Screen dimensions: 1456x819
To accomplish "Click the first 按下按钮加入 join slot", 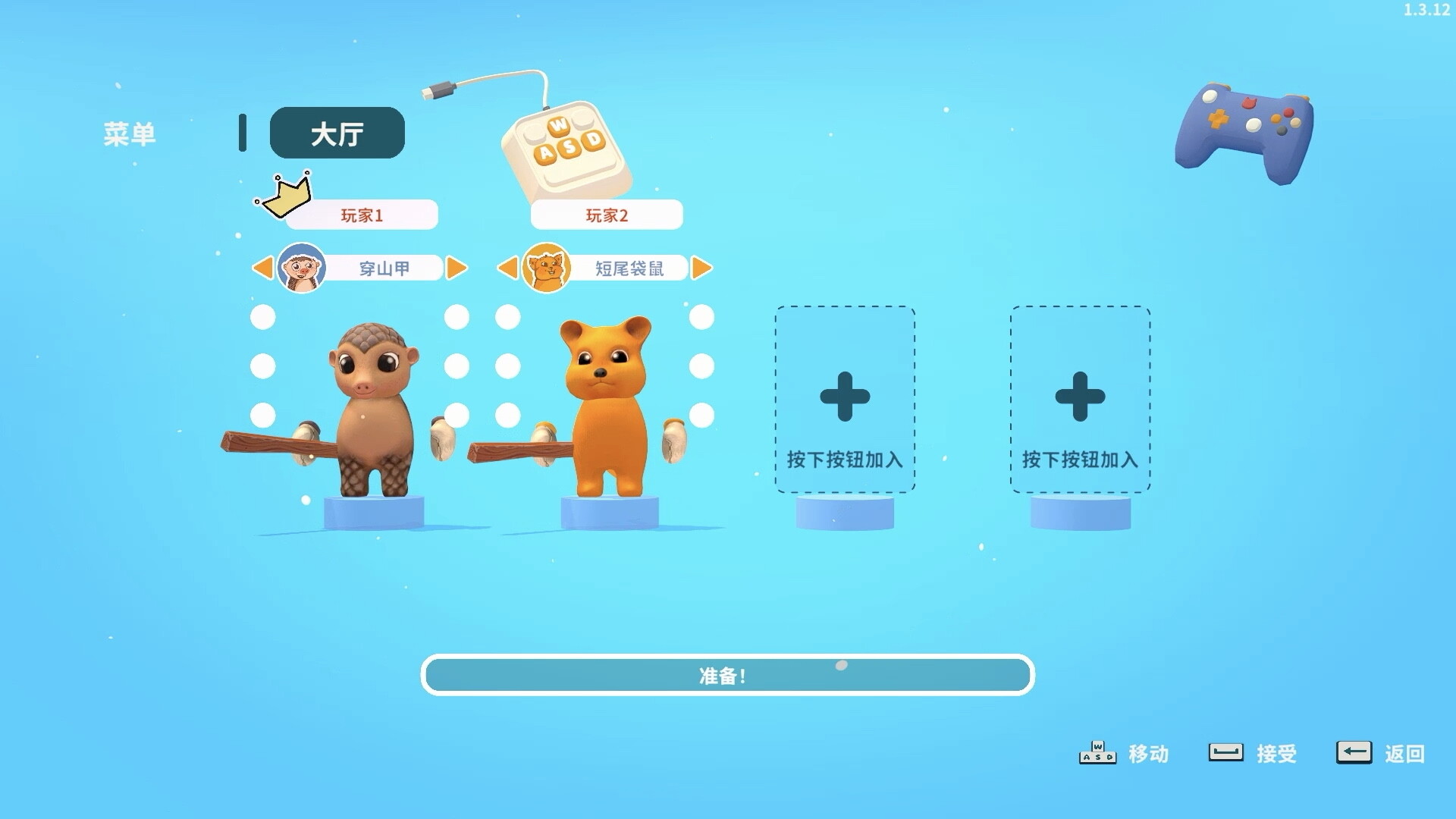I will [x=844, y=398].
